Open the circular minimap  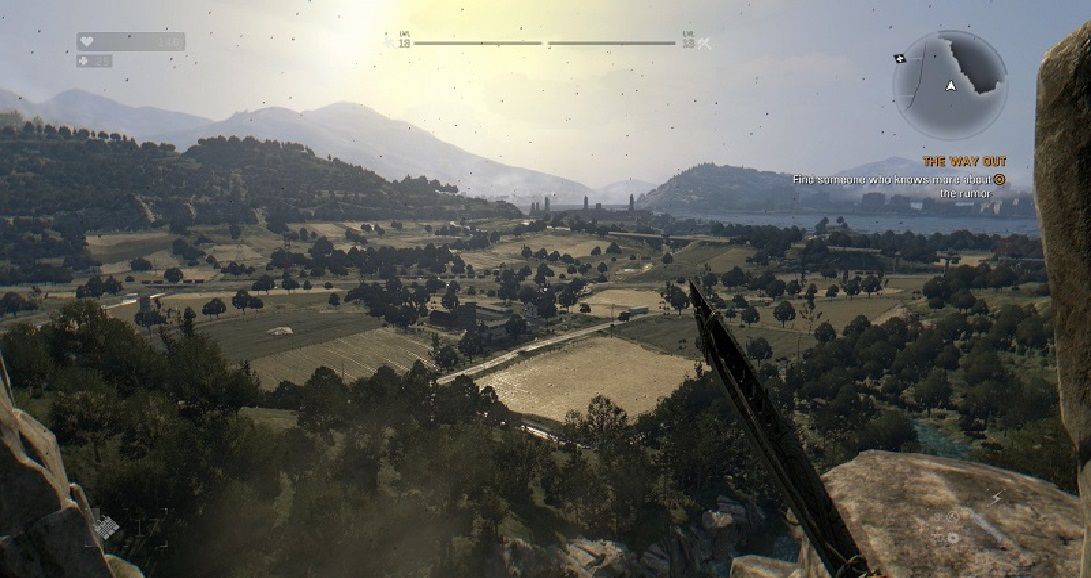pos(949,84)
